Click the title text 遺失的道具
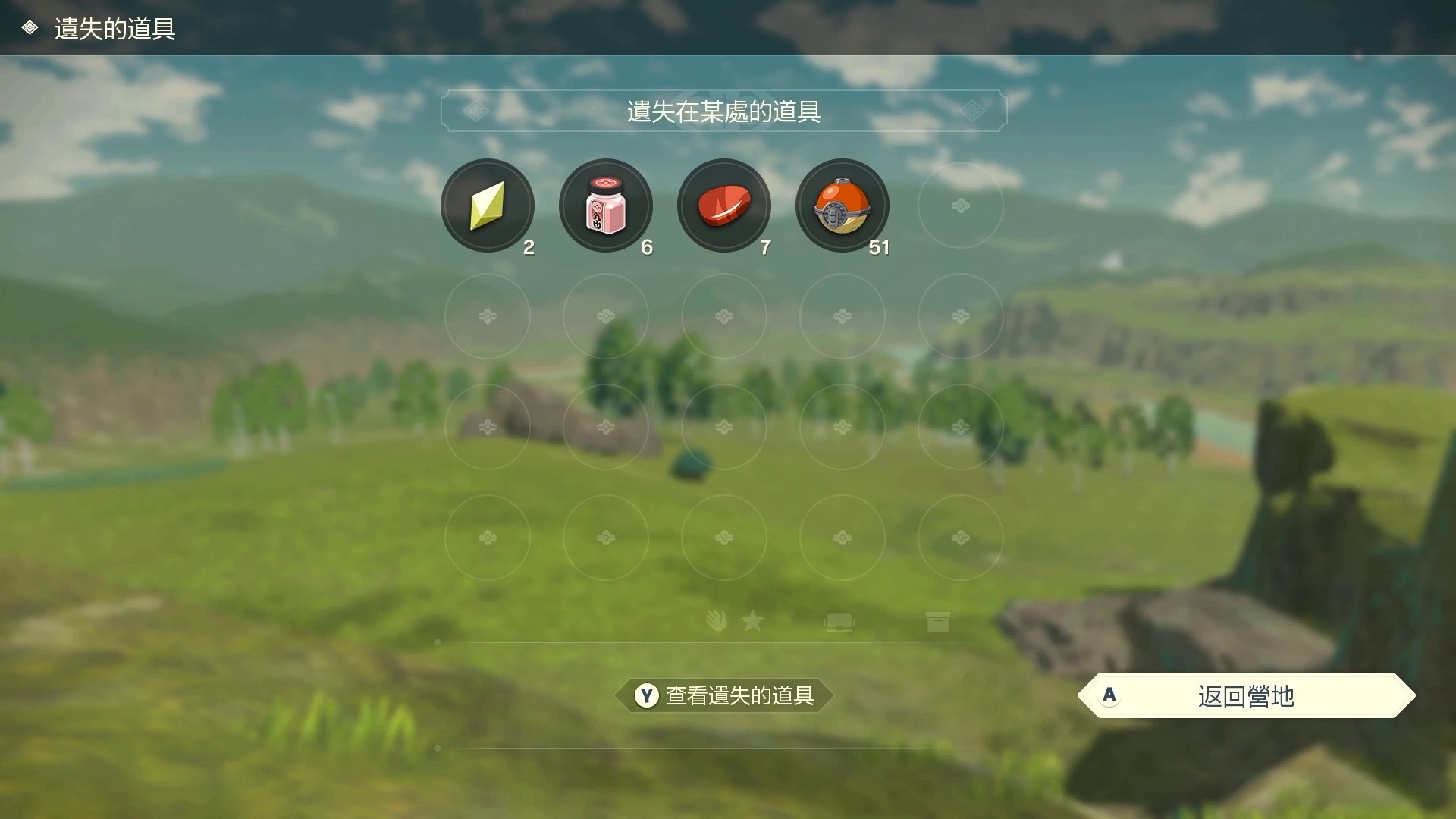This screenshot has height=819, width=1456. pyautogui.click(x=115, y=30)
